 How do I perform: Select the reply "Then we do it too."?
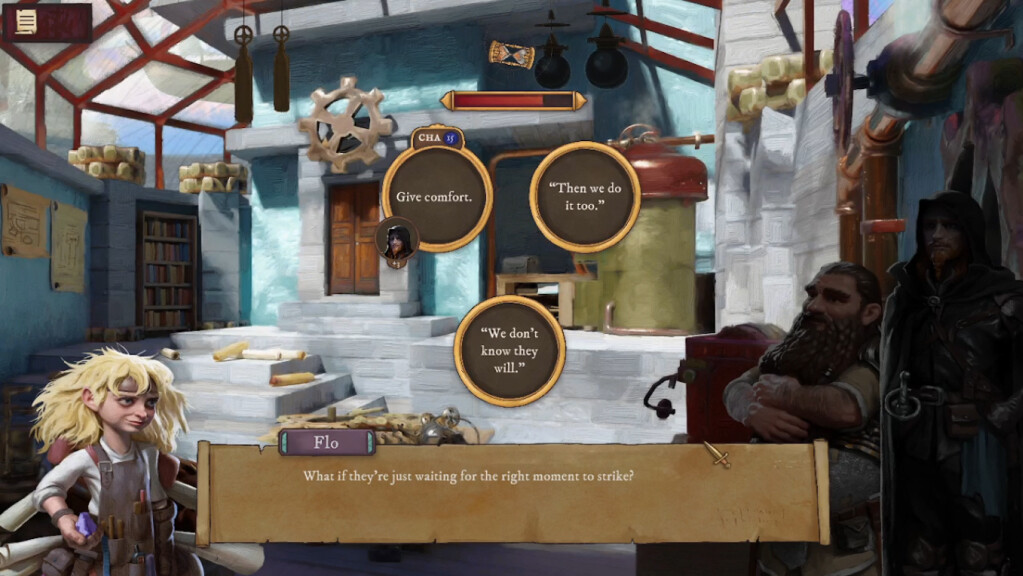(584, 197)
